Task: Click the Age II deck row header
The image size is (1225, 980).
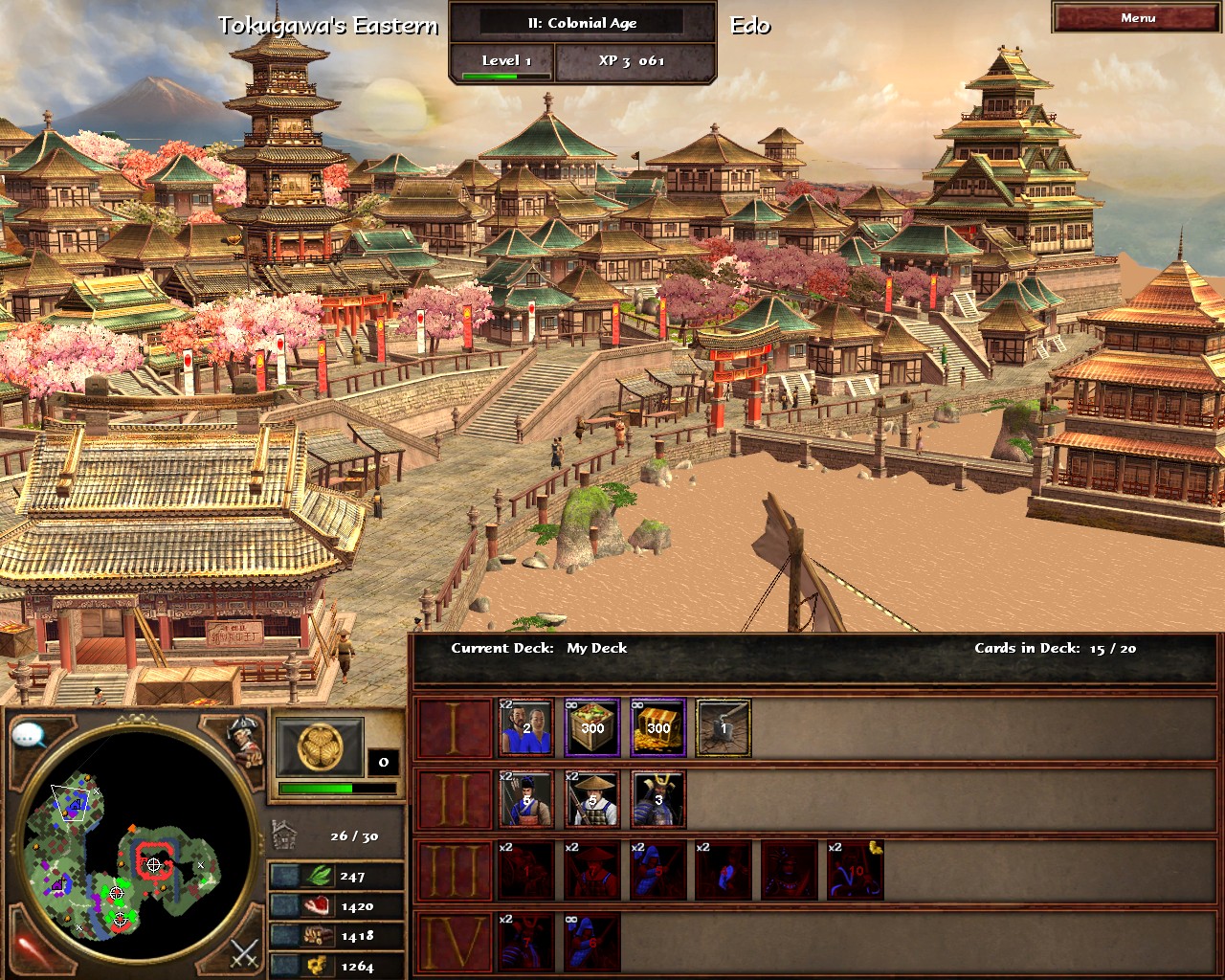Action: tap(455, 800)
